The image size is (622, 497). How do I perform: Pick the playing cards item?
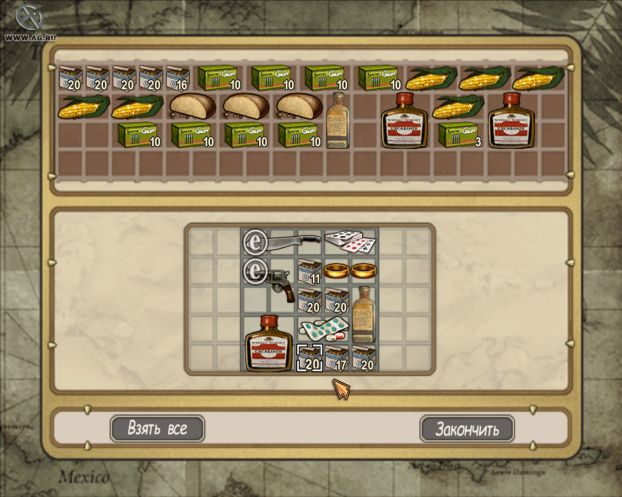(x=350, y=242)
